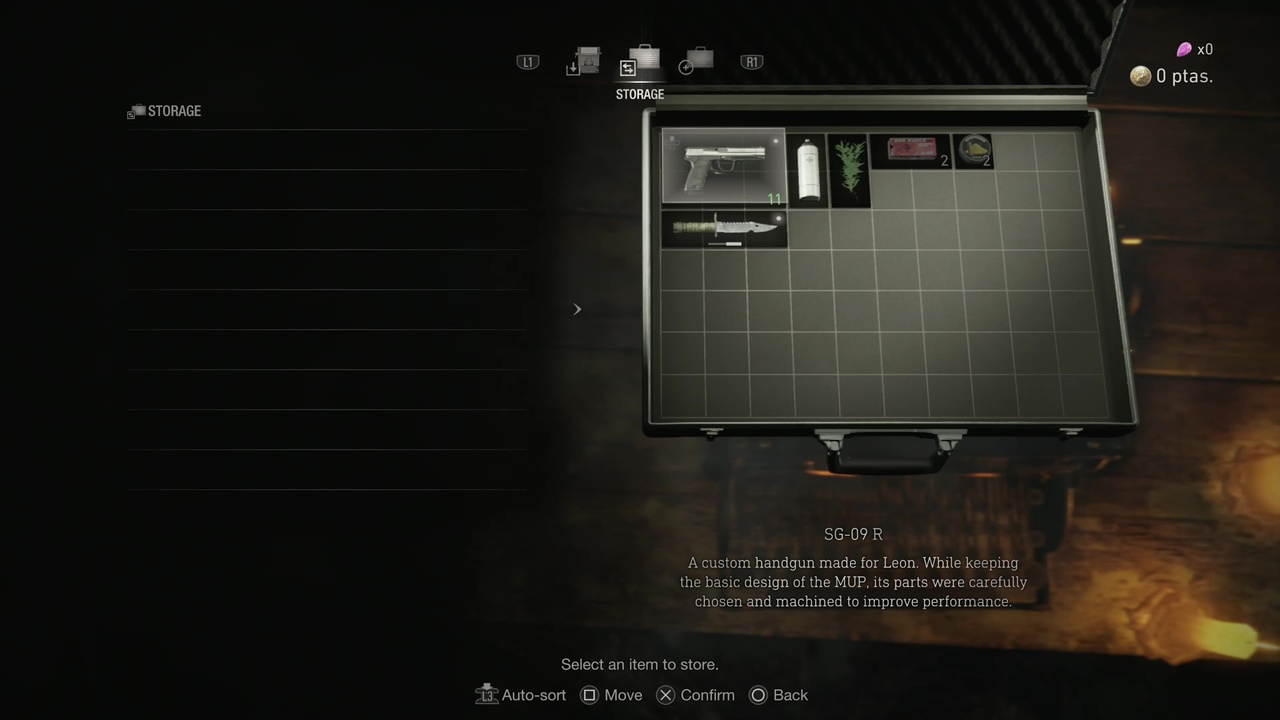Click the R1 shoulder button prompt
1280x720 pixels.
pyautogui.click(x=751, y=62)
